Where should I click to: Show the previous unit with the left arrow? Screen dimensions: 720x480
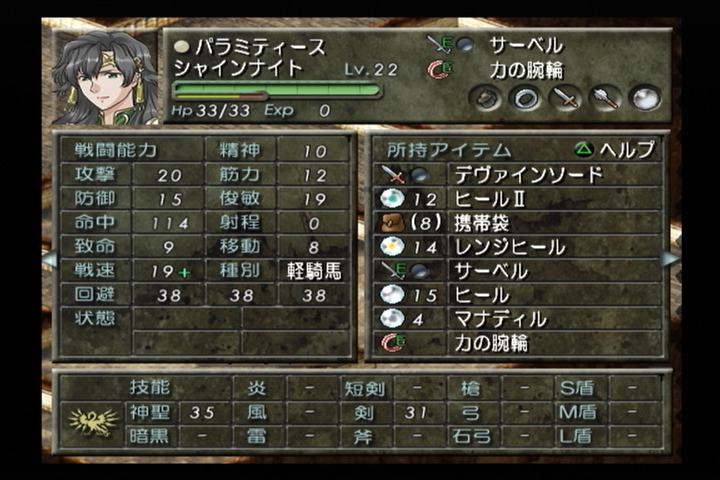pyautogui.click(x=48, y=259)
